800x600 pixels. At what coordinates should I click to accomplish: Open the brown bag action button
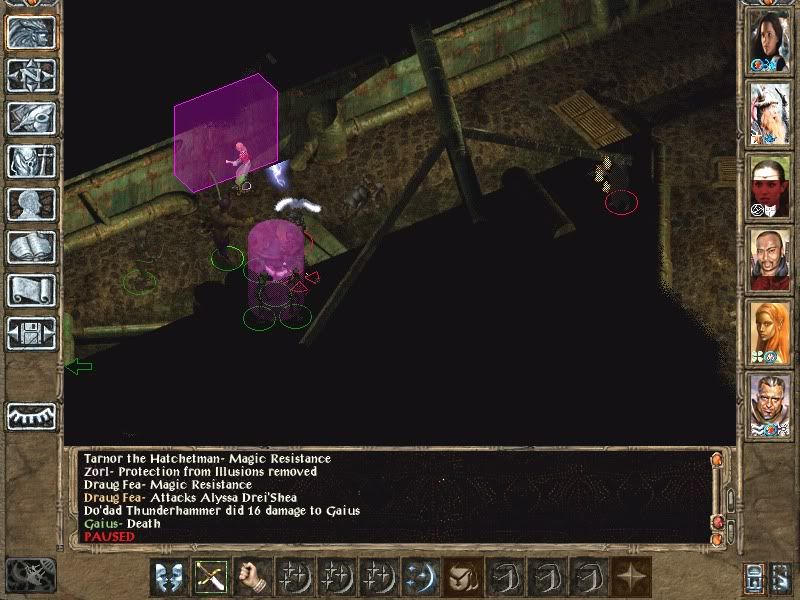(x=461, y=577)
